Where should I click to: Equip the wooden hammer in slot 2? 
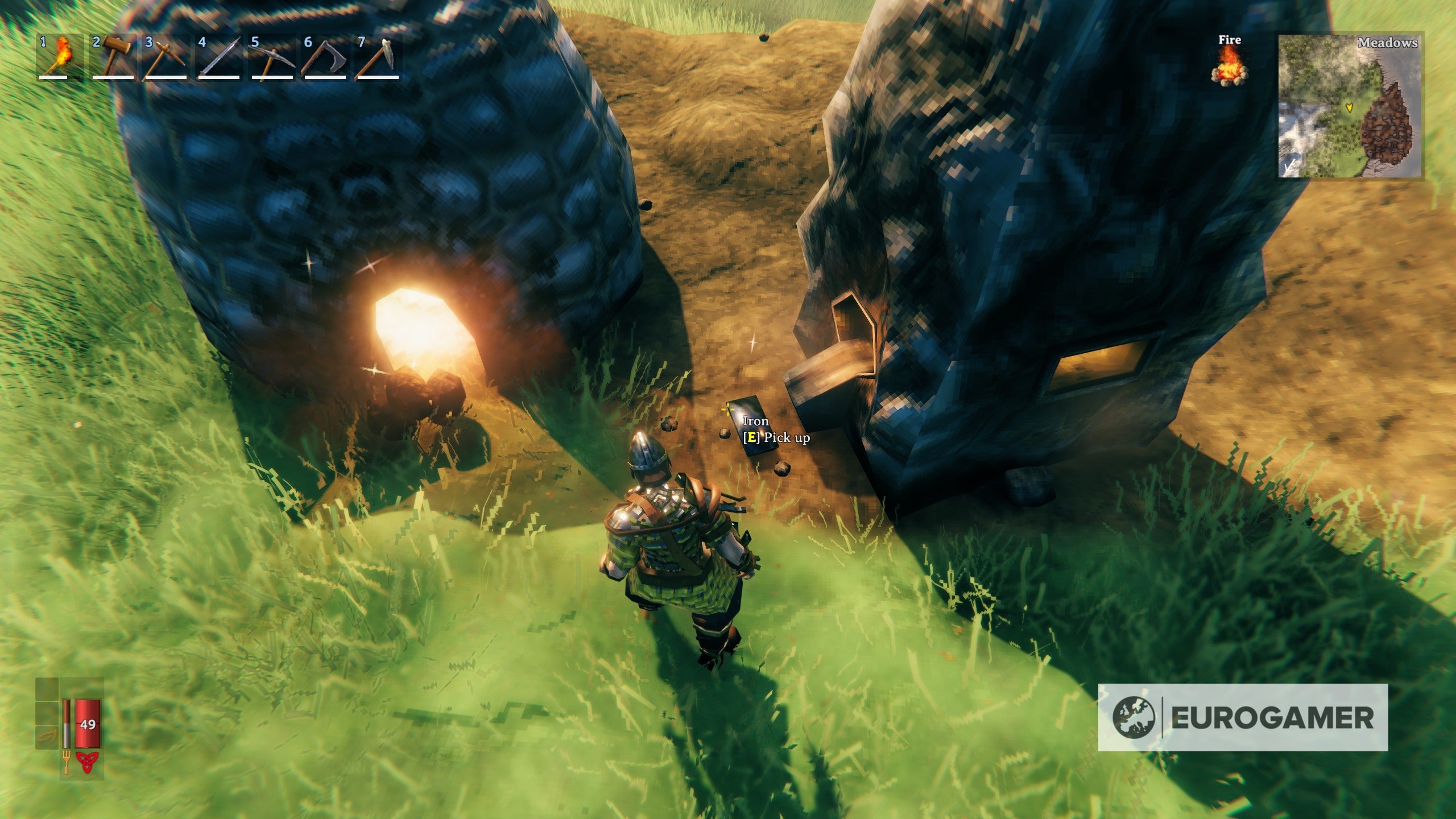point(113,57)
